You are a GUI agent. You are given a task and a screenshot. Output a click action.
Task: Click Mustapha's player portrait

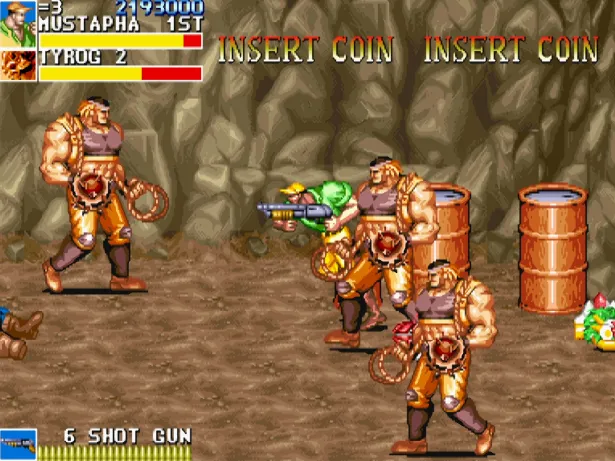click(x=18, y=22)
